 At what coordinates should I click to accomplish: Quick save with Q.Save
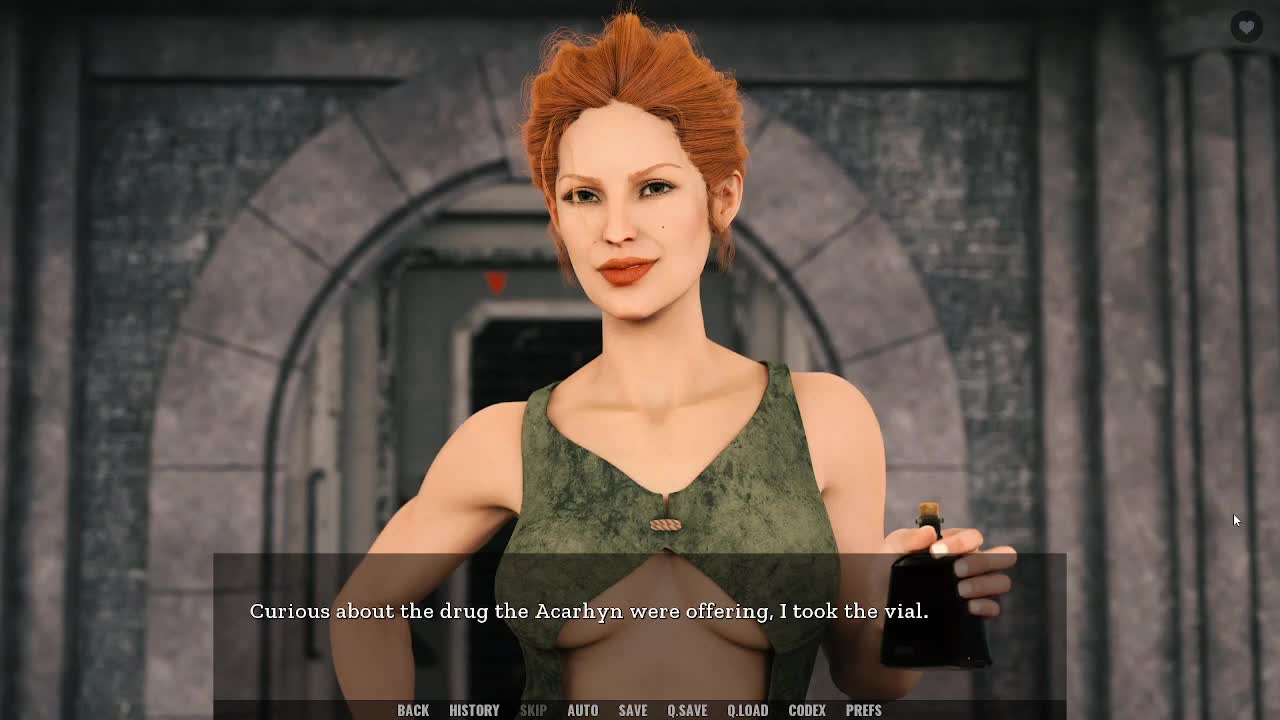click(x=687, y=710)
